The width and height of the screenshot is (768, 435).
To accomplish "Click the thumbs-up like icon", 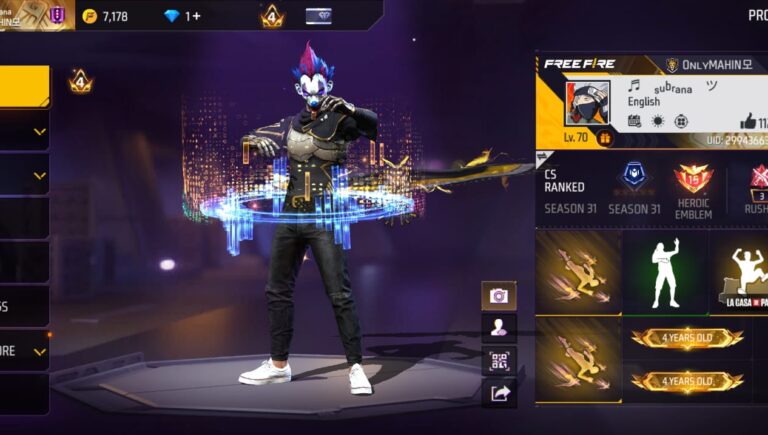I will [x=746, y=120].
